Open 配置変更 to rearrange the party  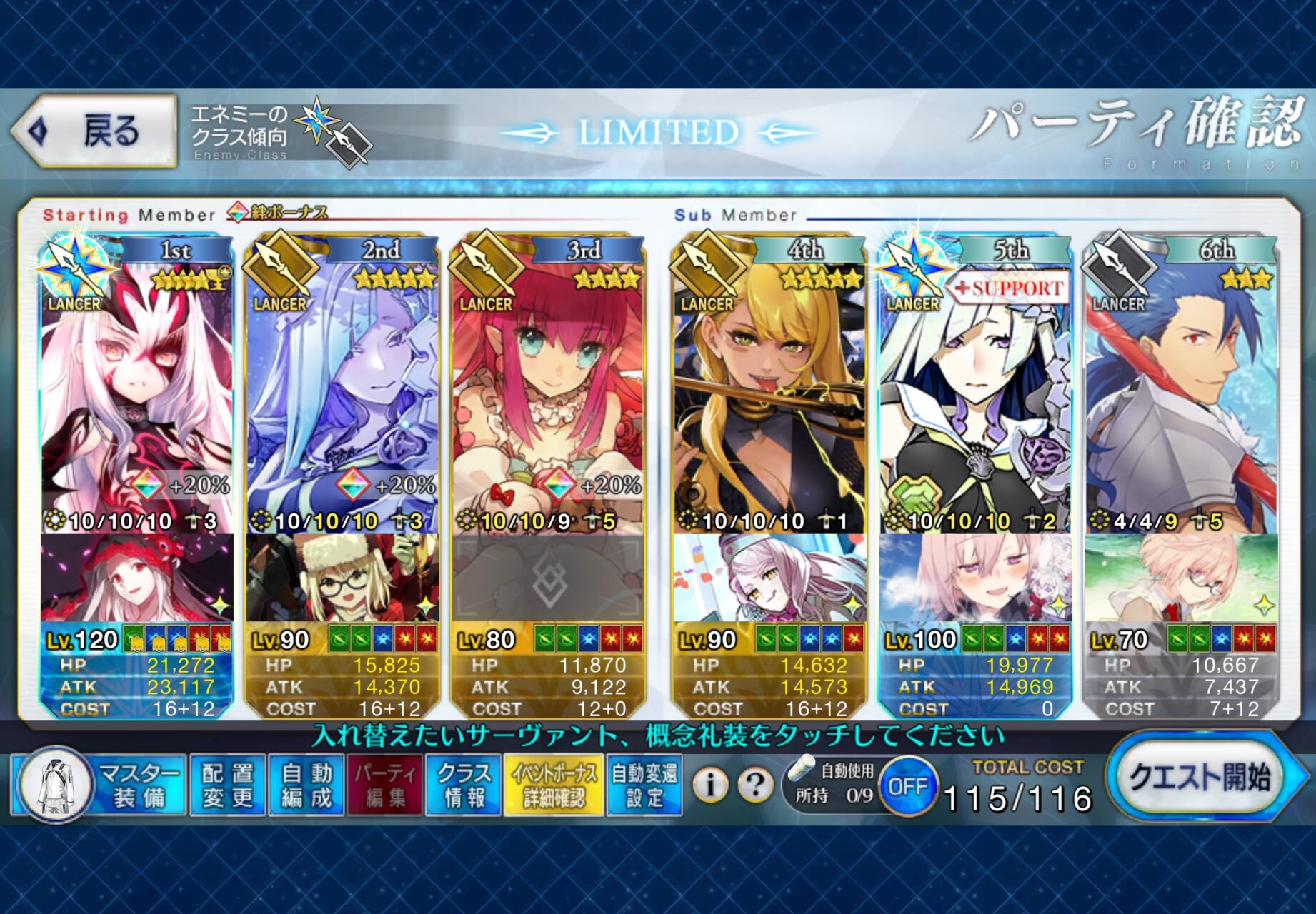click(x=228, y=785)
